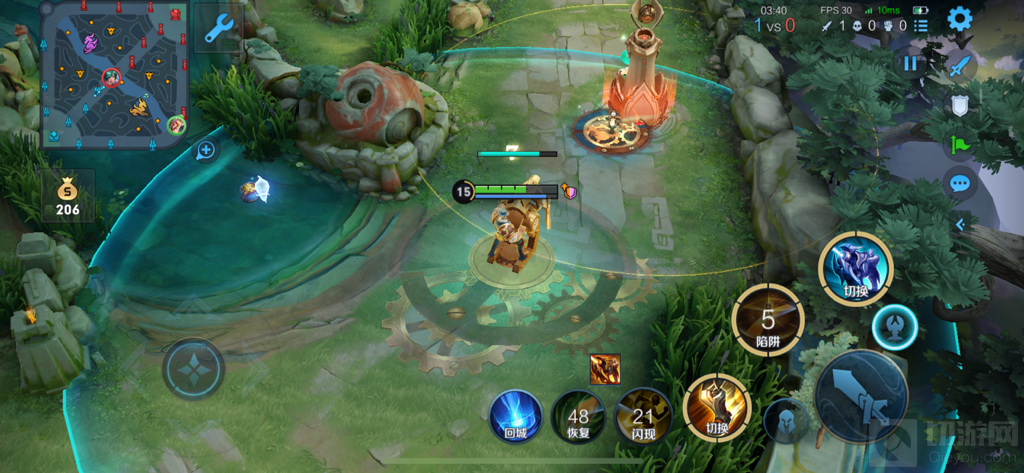The height and width of the screenshot is (473, 1024).
Task: Use the blue 切换 ultimate skill
Action: tap(855, 268)
